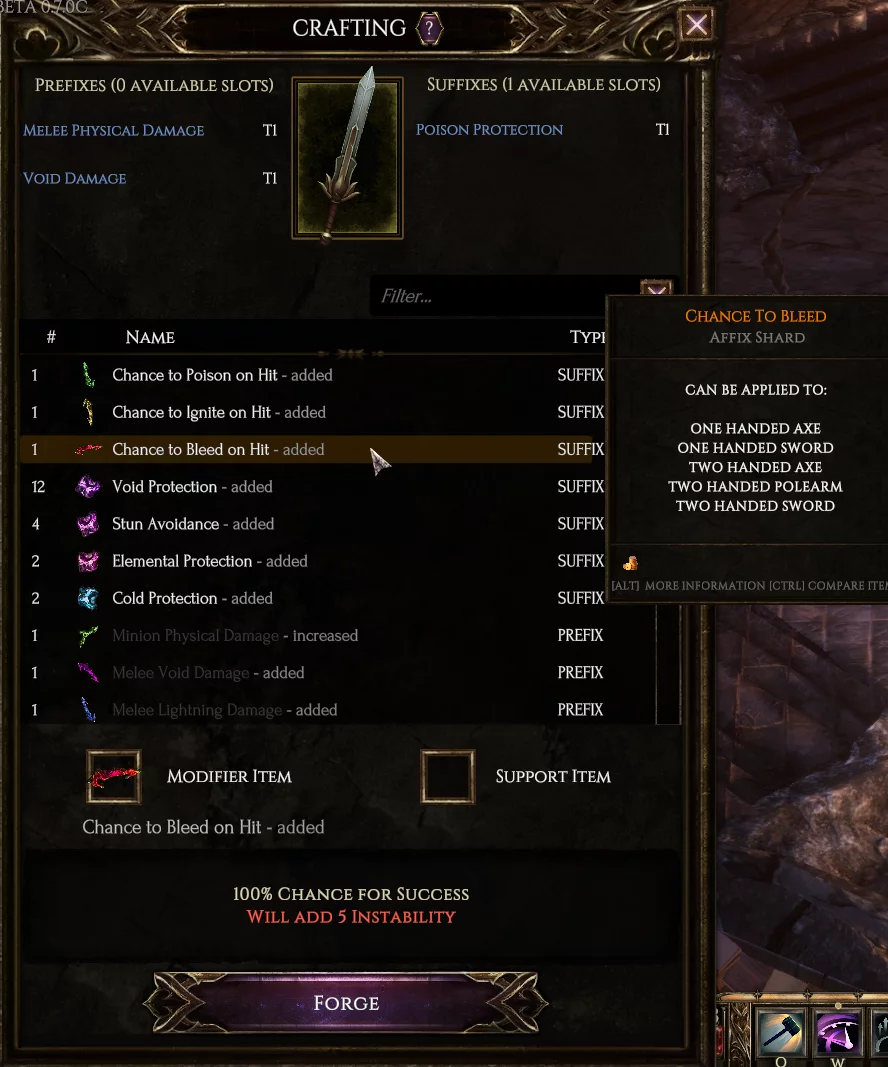Viewport: 888px width, 1067px height.
Task: Open the Crafting help question mark
Action: [430, 28]
